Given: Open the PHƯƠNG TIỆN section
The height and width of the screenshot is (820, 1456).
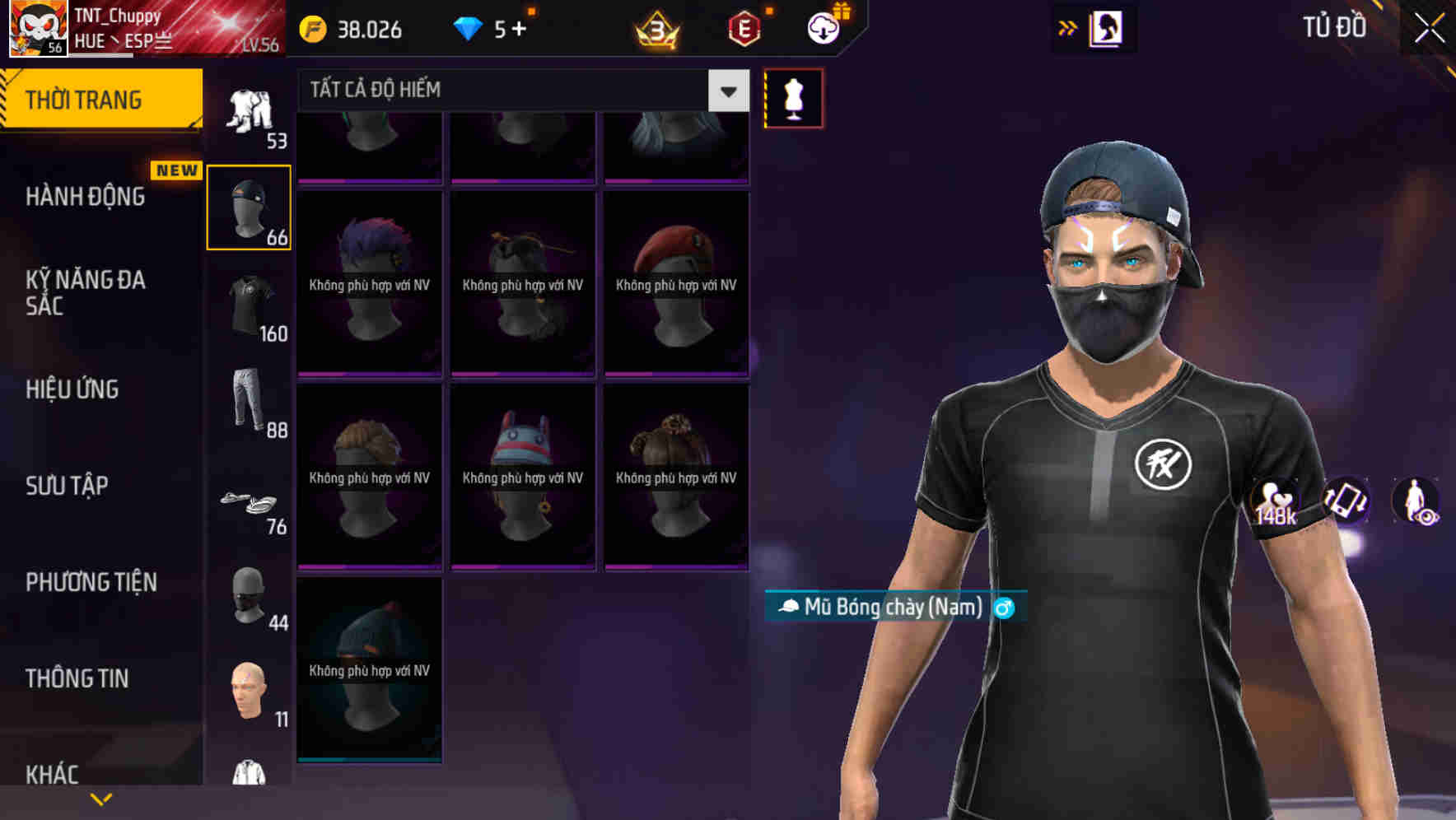Looking at the screenshot, I should pos(91,582).
